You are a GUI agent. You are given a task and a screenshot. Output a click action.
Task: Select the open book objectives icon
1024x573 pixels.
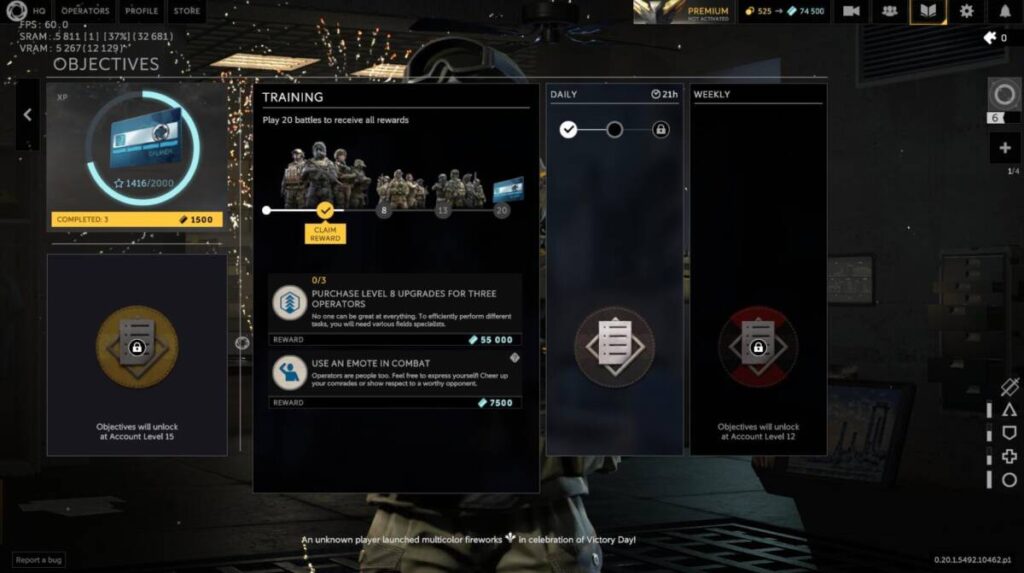pos(927,11)
